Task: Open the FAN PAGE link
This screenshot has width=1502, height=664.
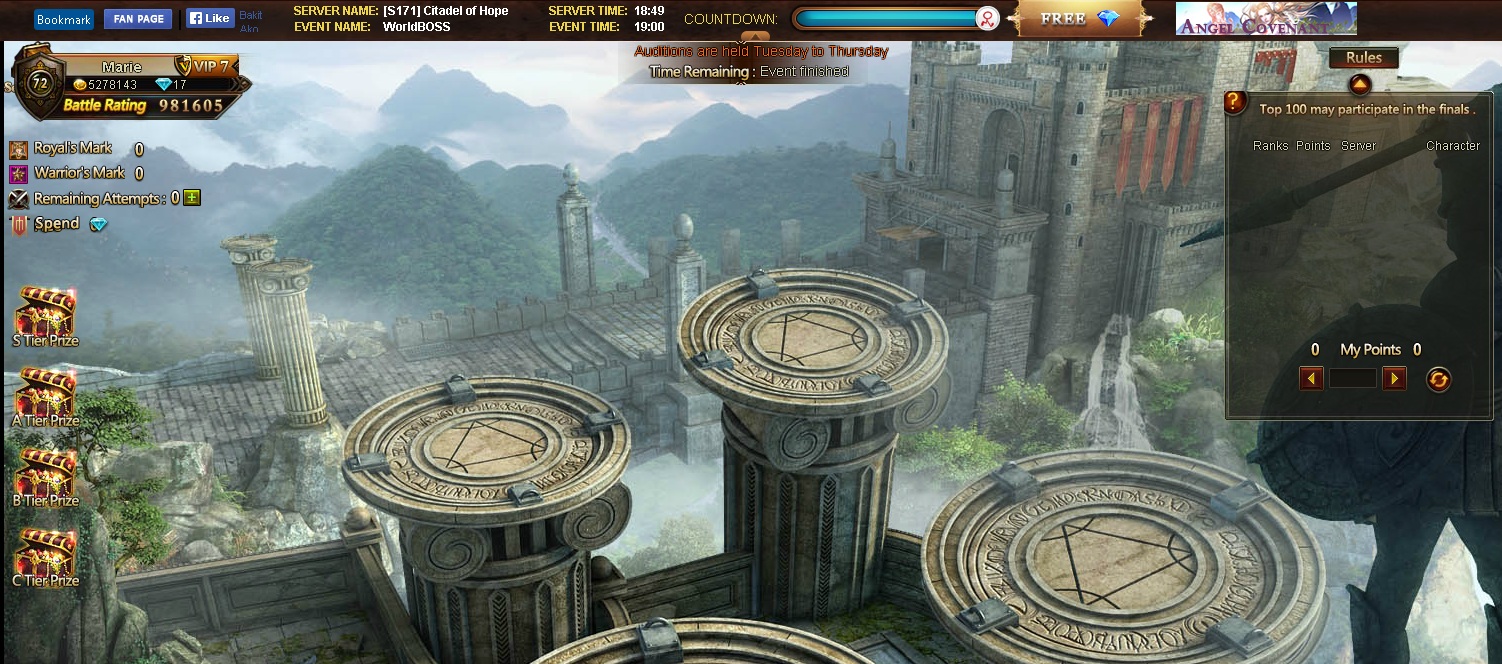Action: pyautogui.click(x=137, y=19)
